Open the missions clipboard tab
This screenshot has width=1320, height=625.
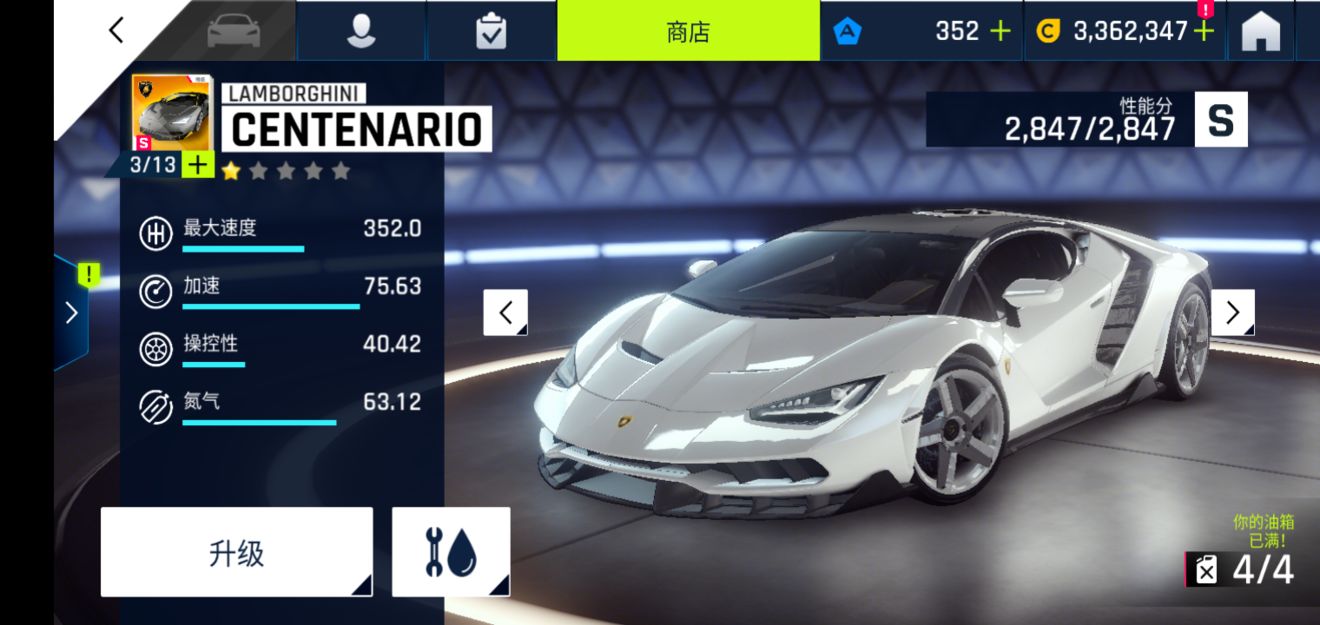click(491, 31)
